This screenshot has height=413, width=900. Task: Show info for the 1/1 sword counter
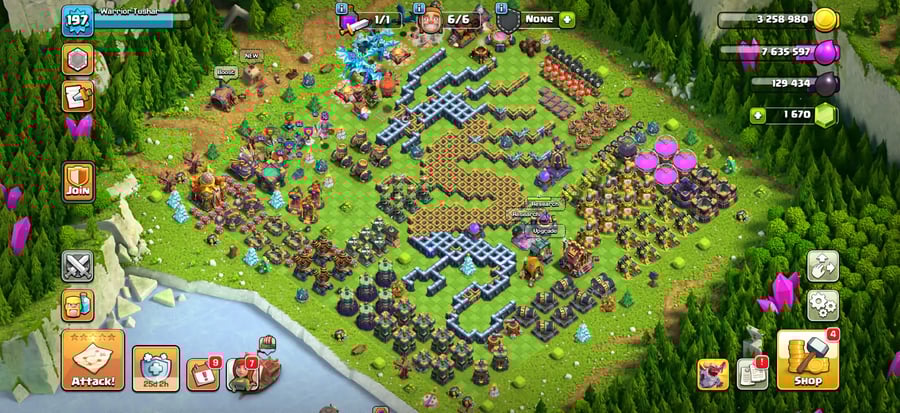[x=371, y=19]
